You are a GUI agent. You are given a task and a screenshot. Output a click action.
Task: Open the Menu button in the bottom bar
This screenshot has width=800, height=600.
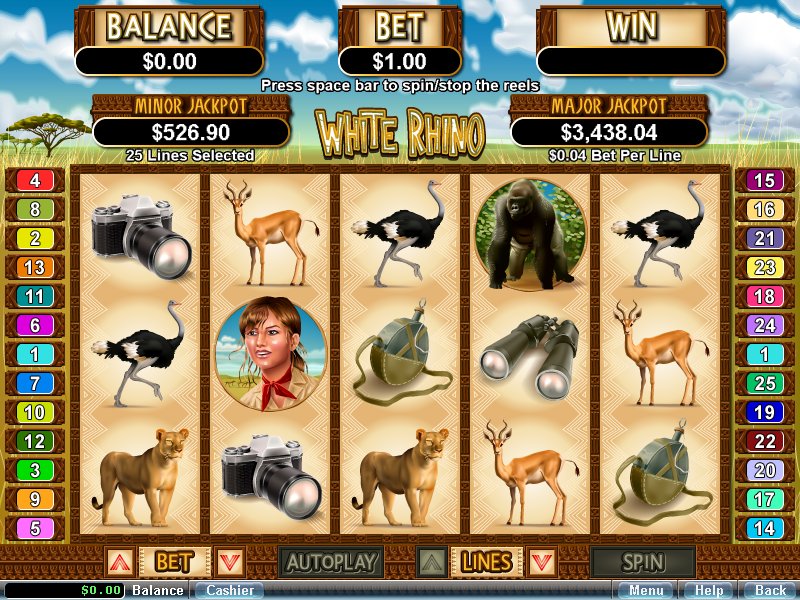(x=645, y=590)
